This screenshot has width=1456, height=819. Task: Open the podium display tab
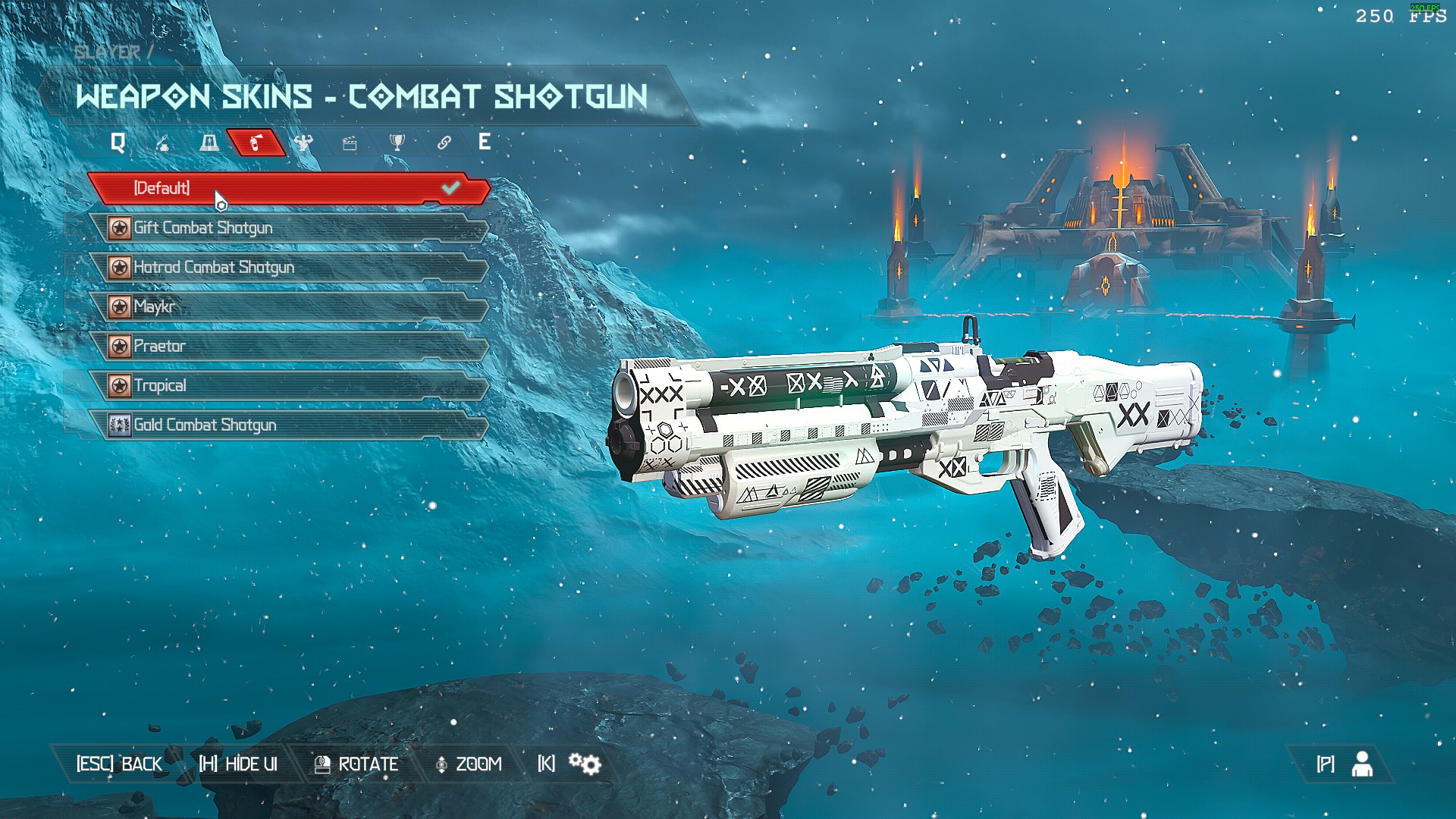coord(209,143)
